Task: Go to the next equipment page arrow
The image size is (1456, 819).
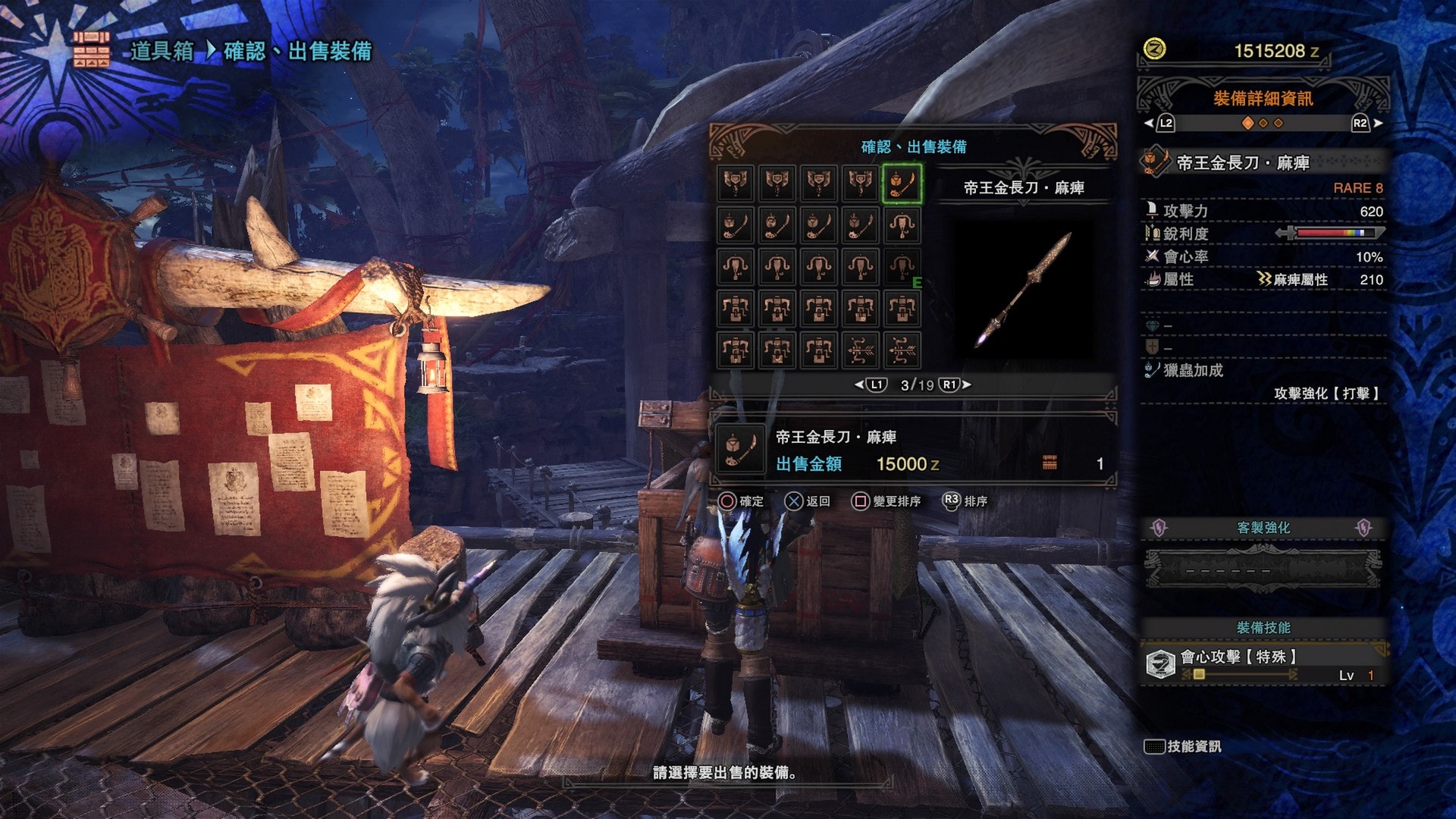Action: pos(967,384)
